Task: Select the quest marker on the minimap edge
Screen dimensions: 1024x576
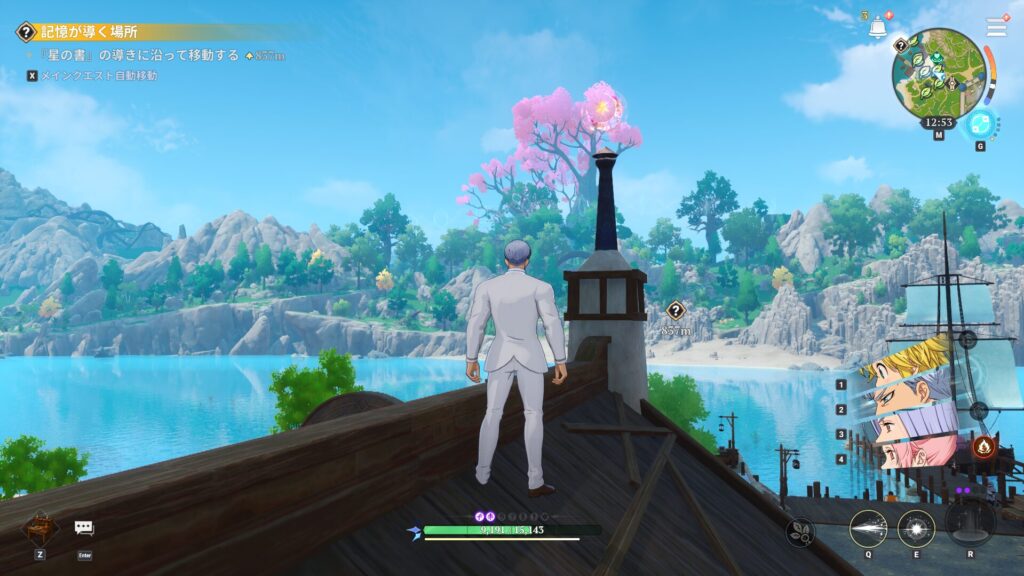Action: click(900, 45)
